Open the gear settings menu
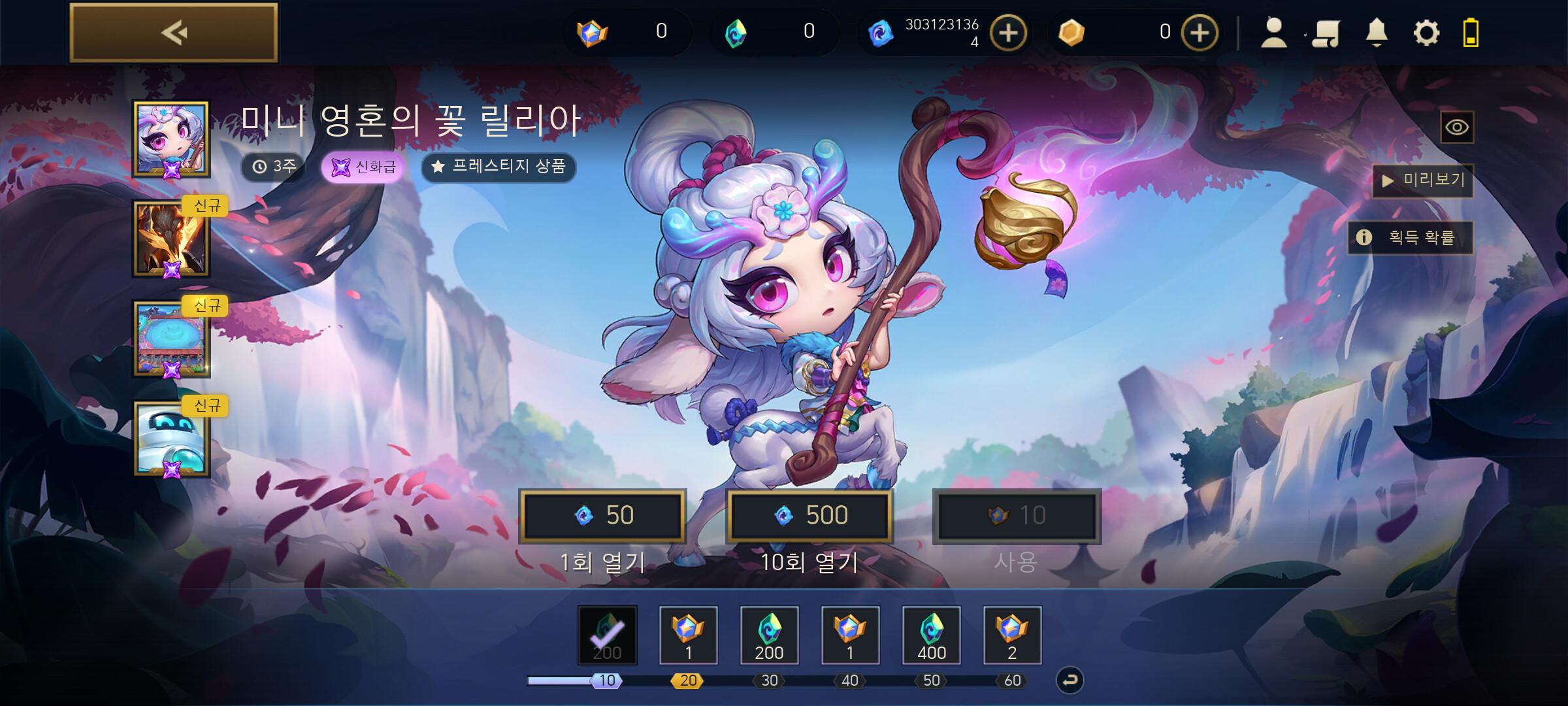Image resolution: width=1568 pixels, height=706 pixels. 1426,33
